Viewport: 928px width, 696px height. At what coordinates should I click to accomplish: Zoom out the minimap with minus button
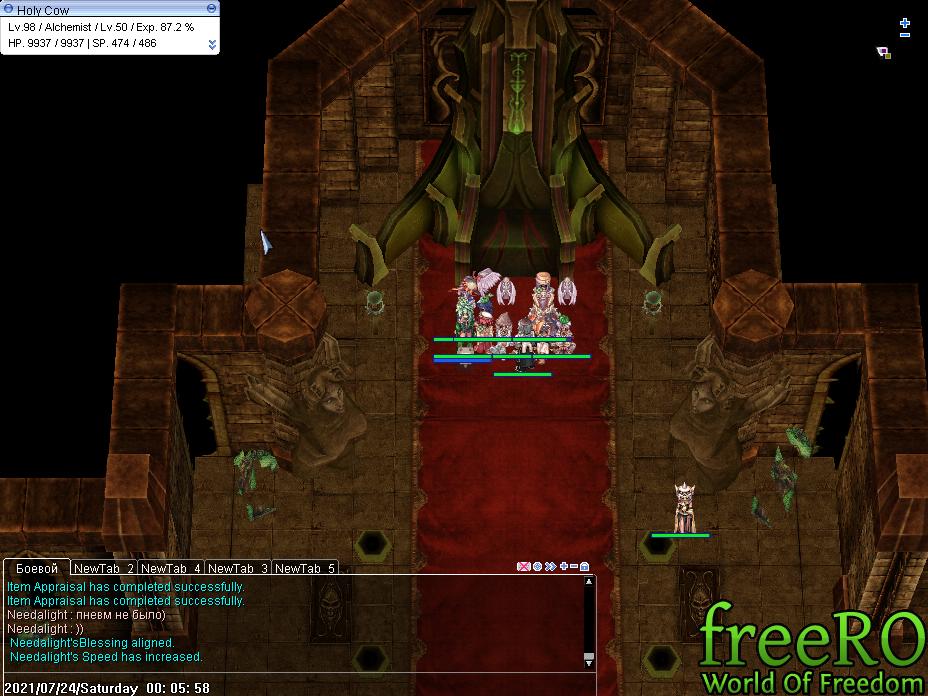(x=905, y=35)
